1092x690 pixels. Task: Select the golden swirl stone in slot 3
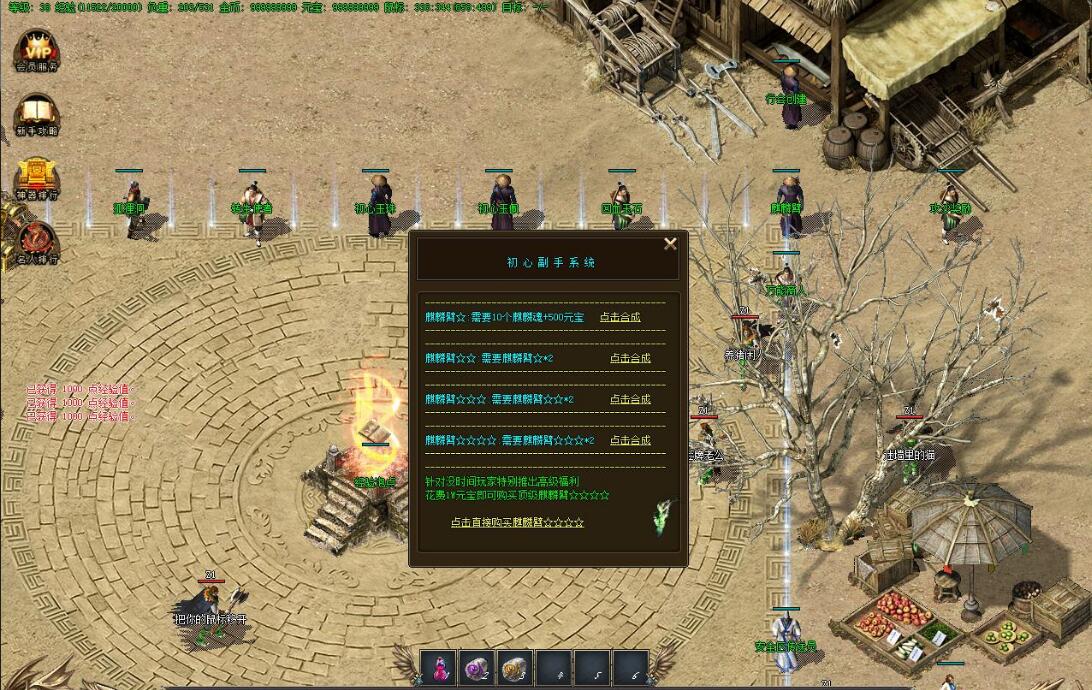514,668
